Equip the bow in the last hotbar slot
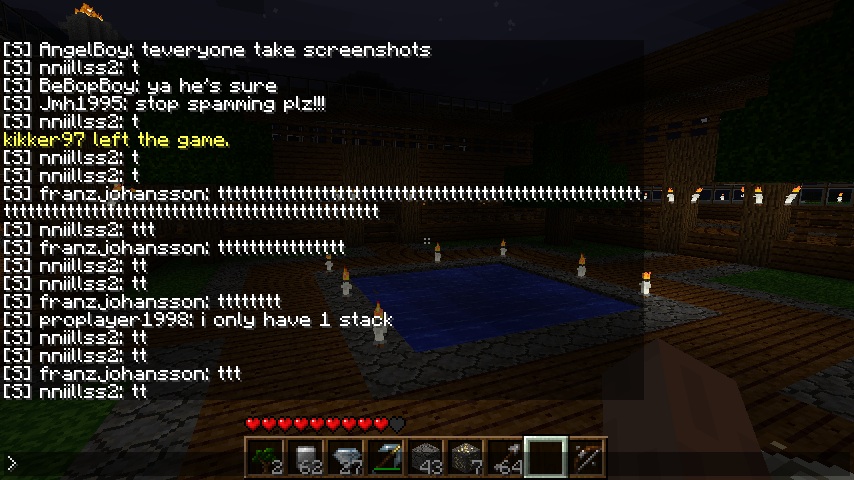Screen dimensions: 854x480 [586, 457]
